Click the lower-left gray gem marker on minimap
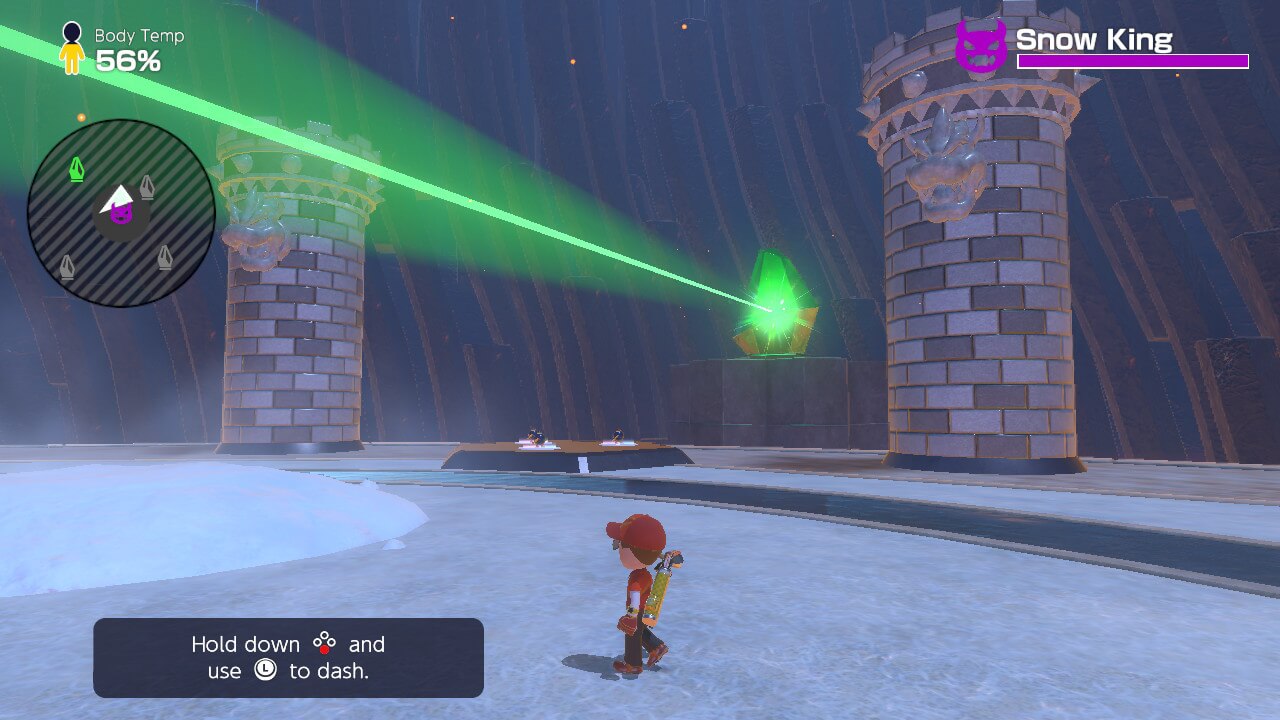1280x720 pixels. tap(67, 263)
